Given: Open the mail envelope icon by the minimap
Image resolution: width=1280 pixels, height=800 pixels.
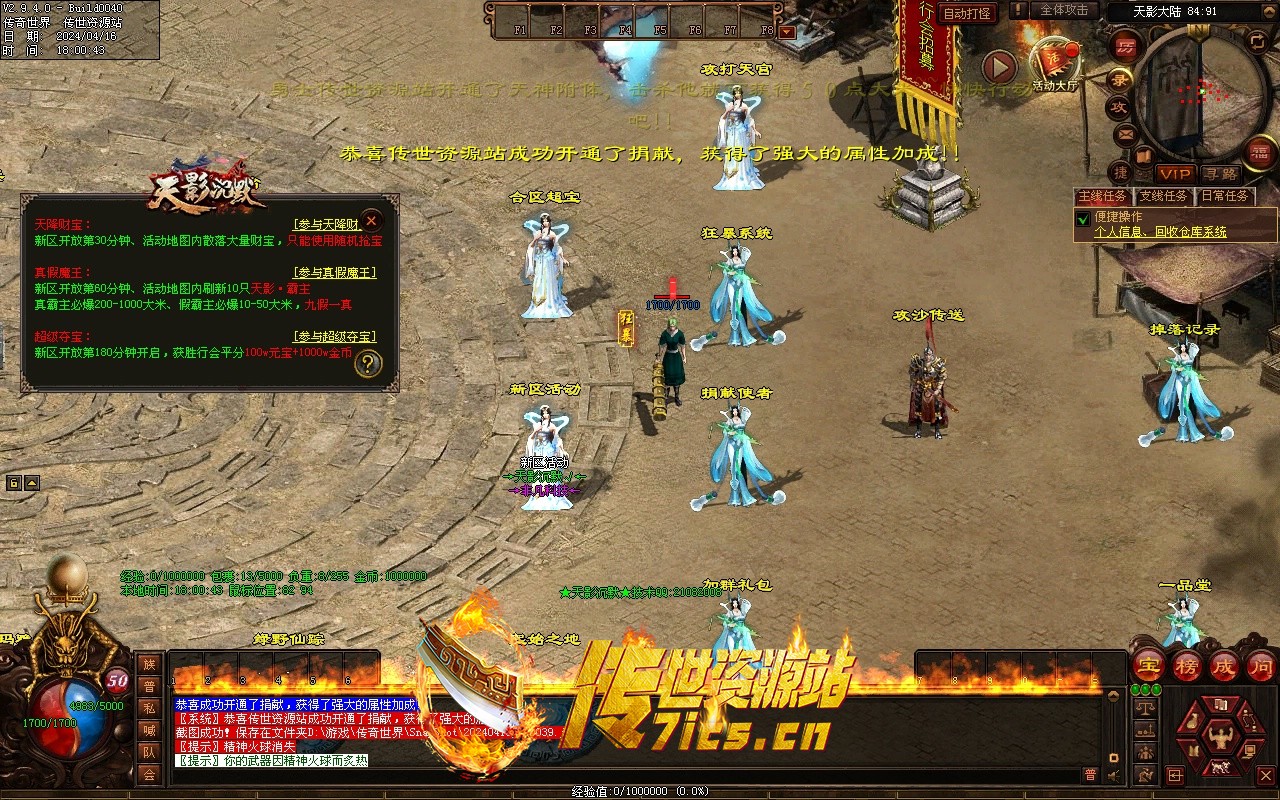Looking at the screenshot, I should tap(1126, 134).
